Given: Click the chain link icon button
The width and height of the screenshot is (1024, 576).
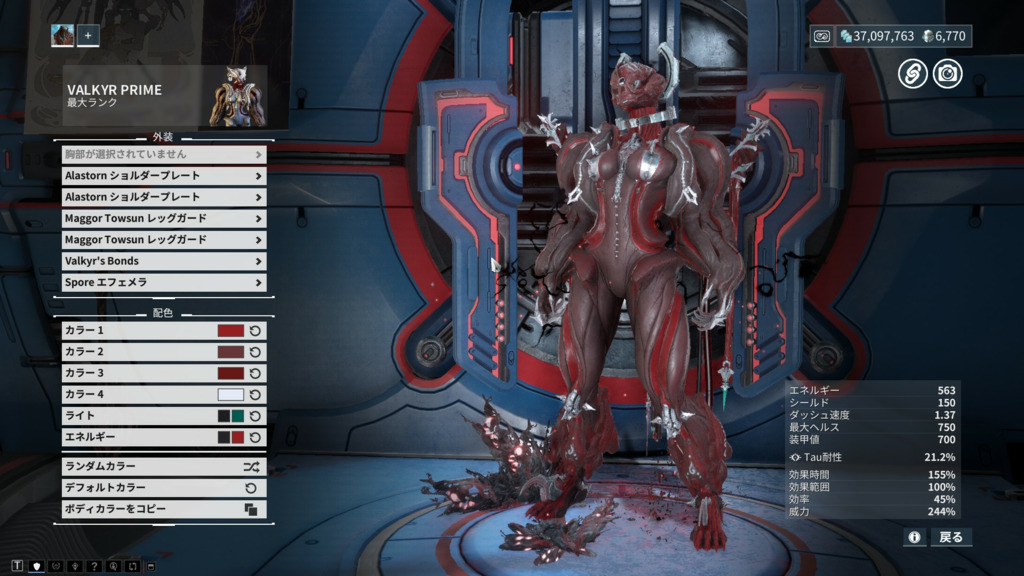Looking at the screenshot, I should pyautogui.click(x=912, y=73).
